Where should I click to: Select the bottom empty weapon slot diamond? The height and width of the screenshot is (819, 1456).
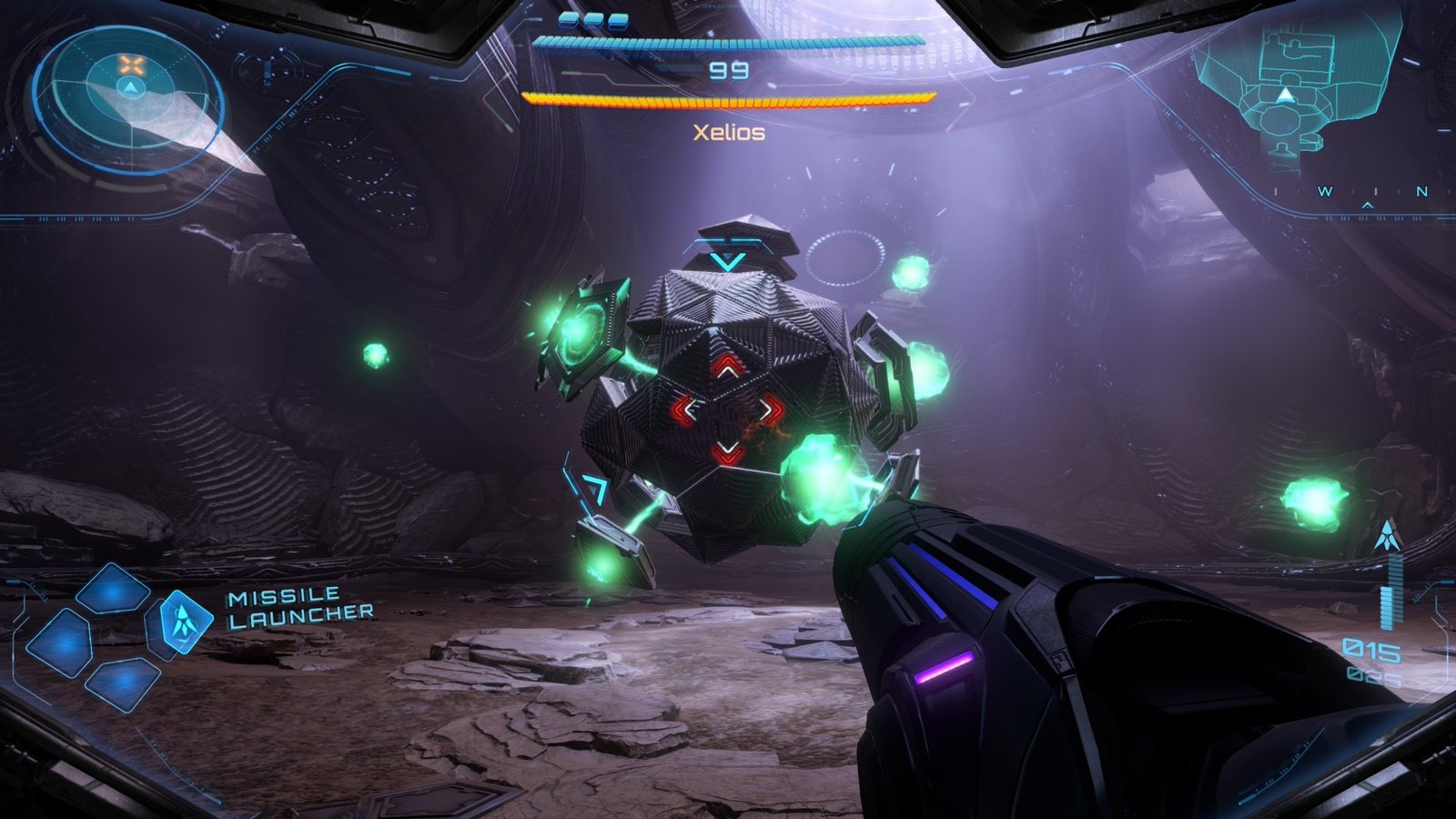click(122, 681)
